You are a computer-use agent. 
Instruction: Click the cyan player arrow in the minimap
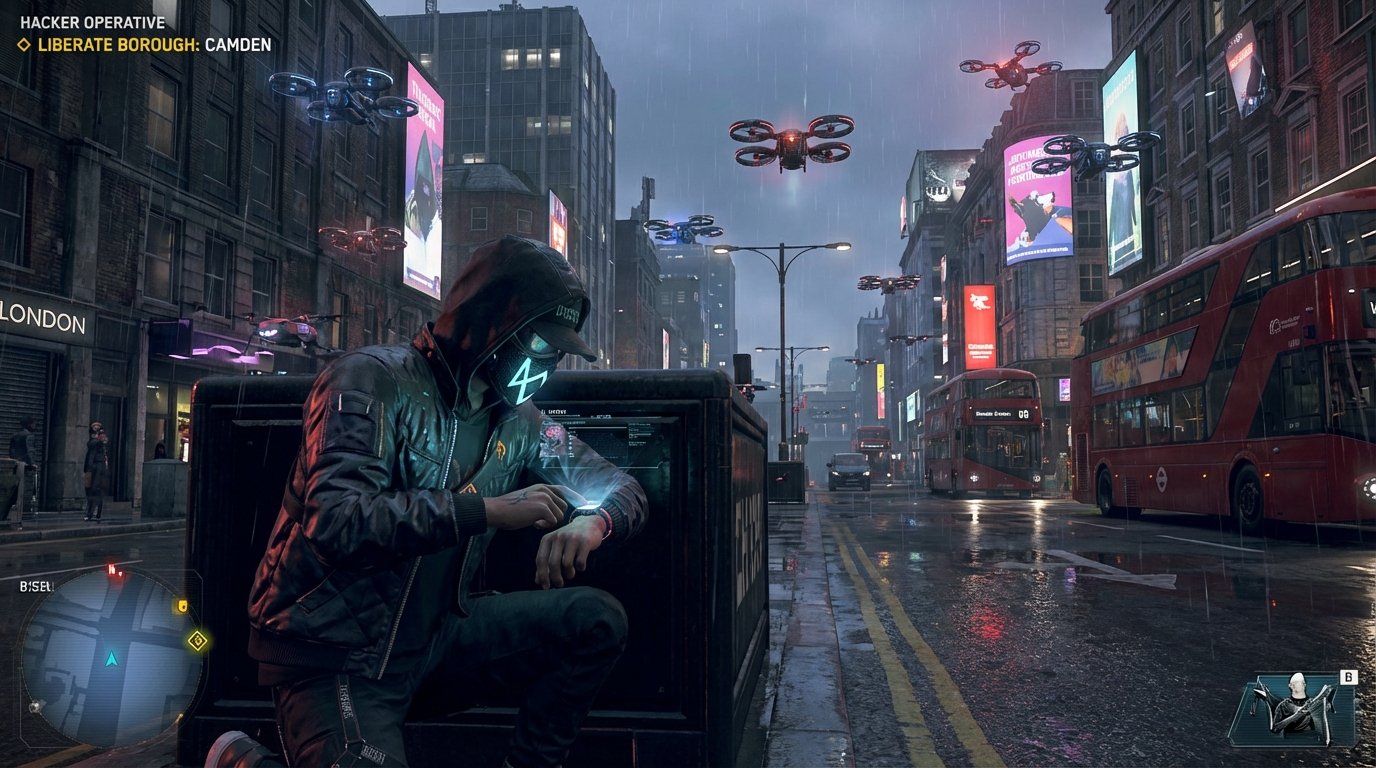[111, 659]
